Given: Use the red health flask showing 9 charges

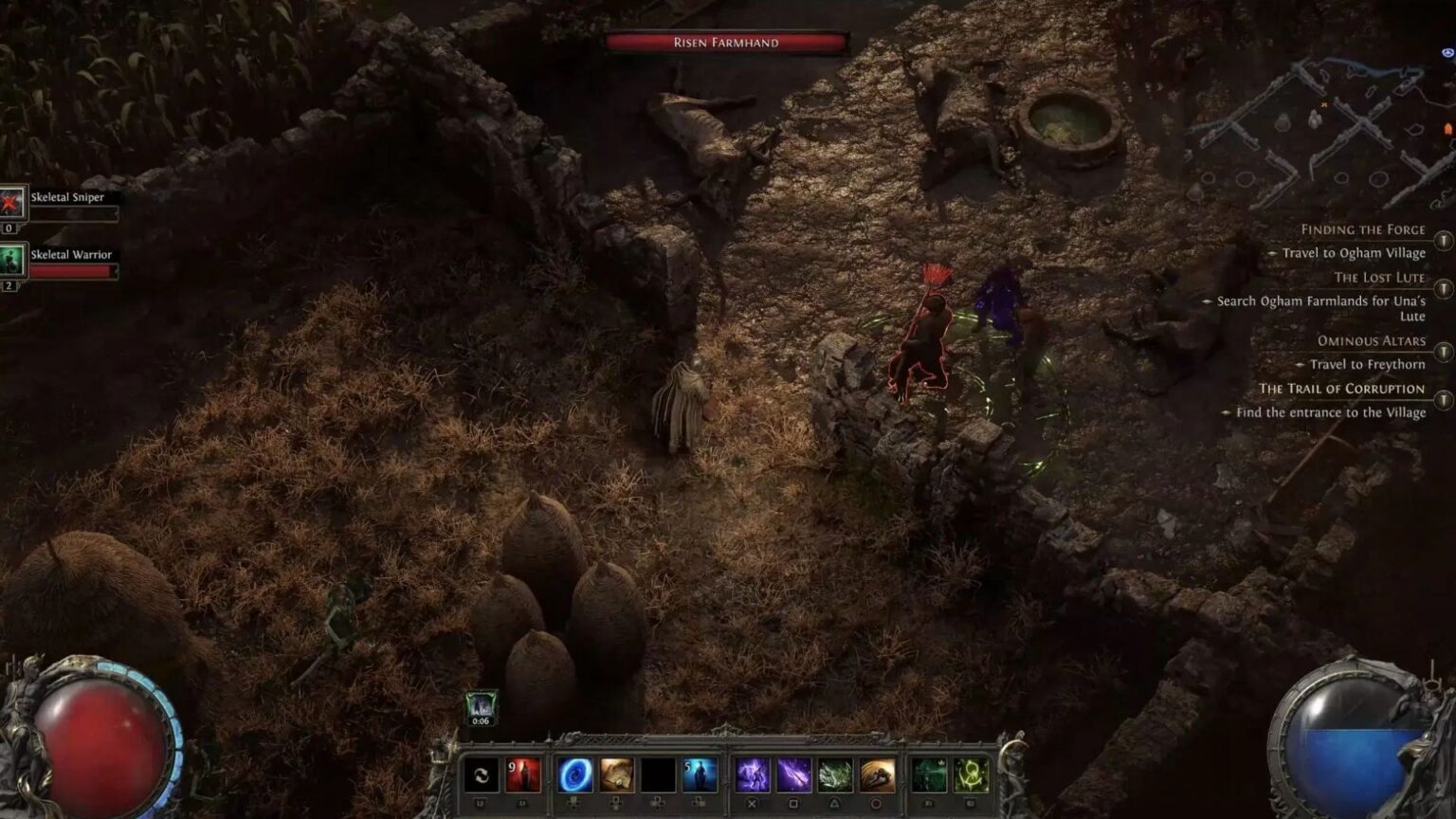Looking at the screenshot, I should [x=523, y=775].
